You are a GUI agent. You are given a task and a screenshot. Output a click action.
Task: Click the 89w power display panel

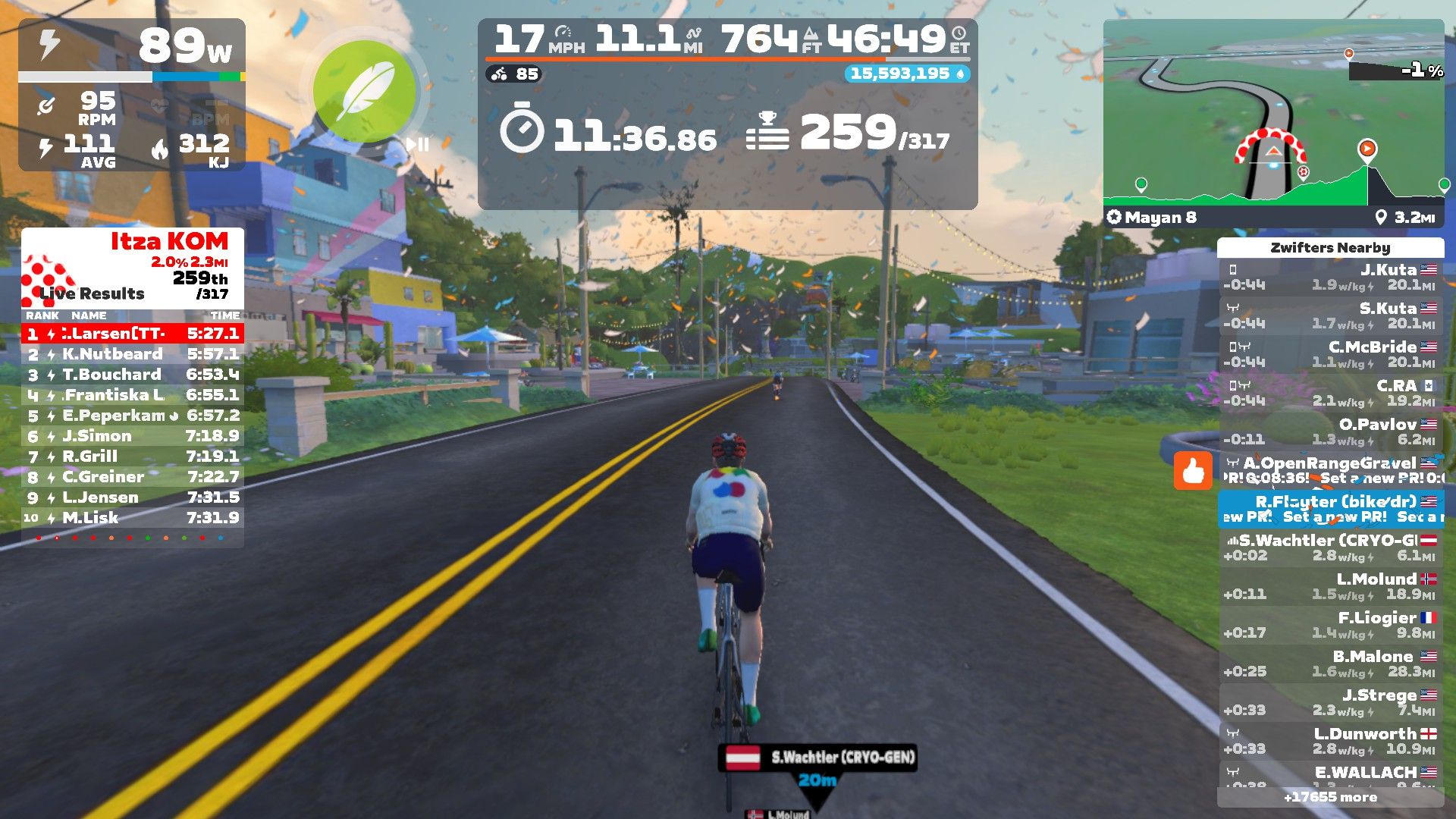(132, 47)
